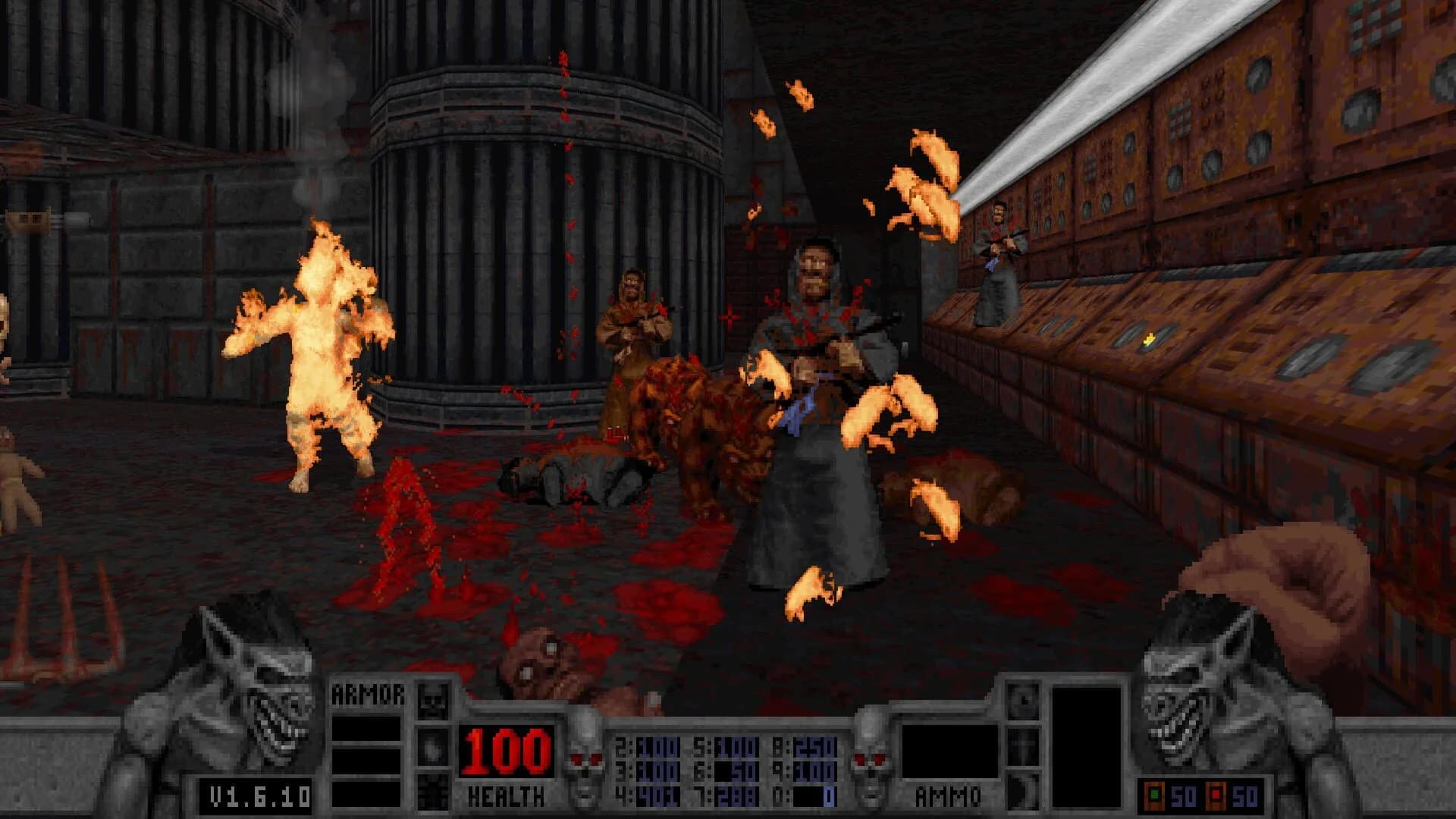
Task: Click the green dynamite life-seed icon
Action: pos(1153,795)
